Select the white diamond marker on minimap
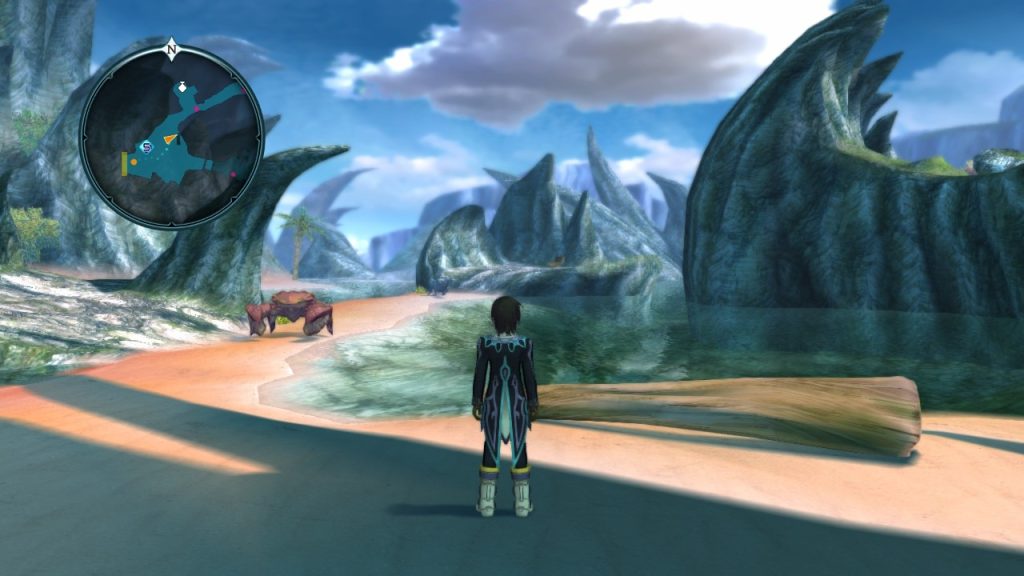Viewport: 1024px width, 576px height. tap(181, 88)
